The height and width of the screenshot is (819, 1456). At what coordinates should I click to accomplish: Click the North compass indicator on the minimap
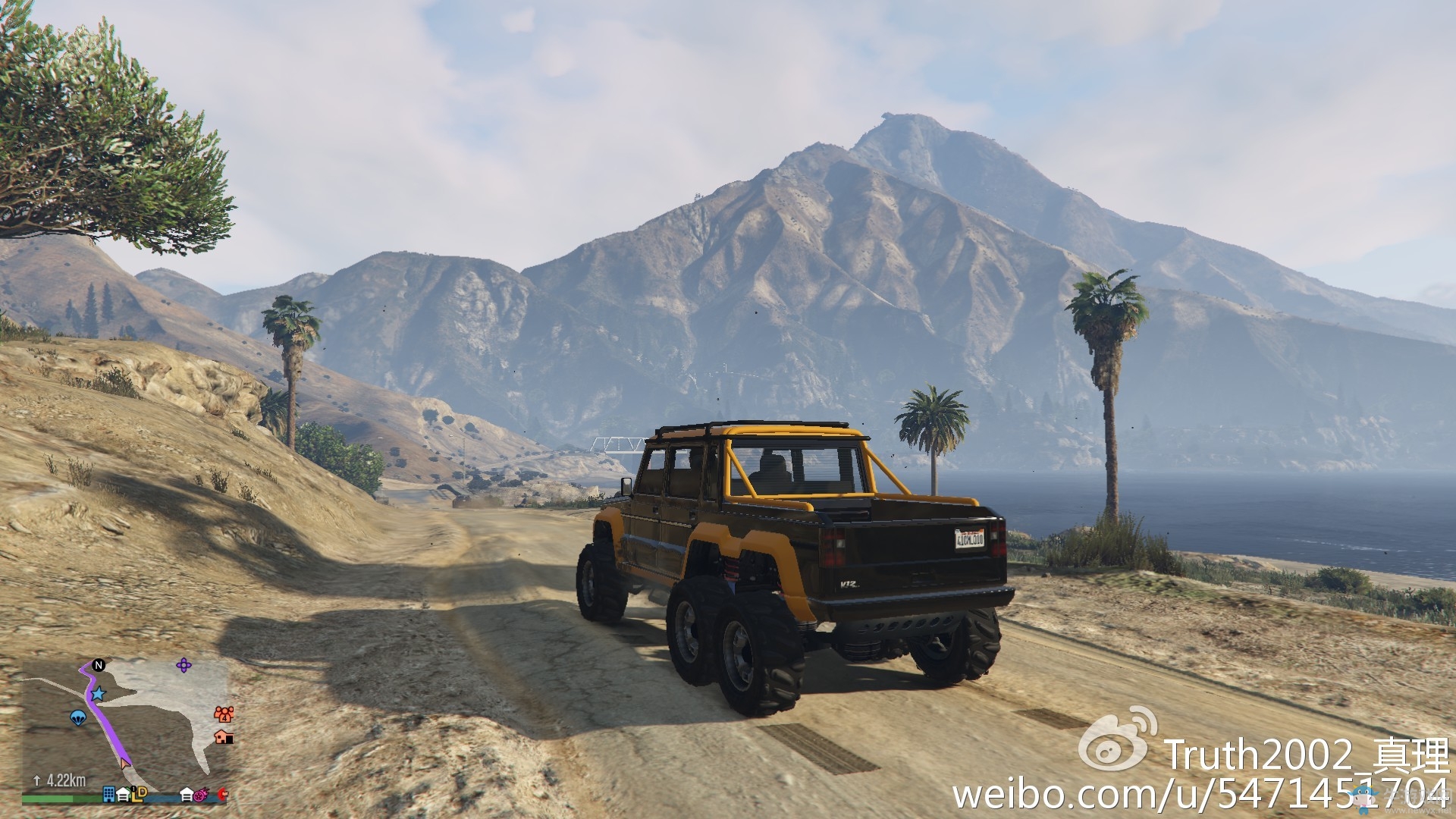coord(99,665)
